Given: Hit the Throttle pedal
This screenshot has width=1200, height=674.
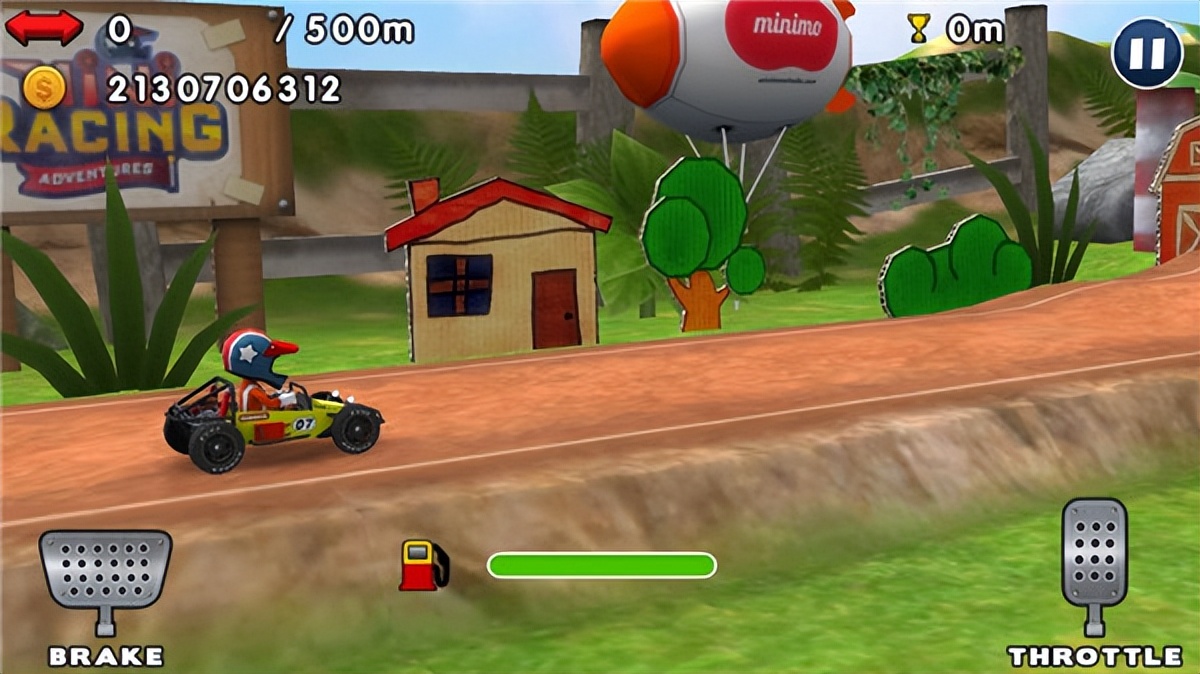Looking at the screenshot, I should 1094,555.
